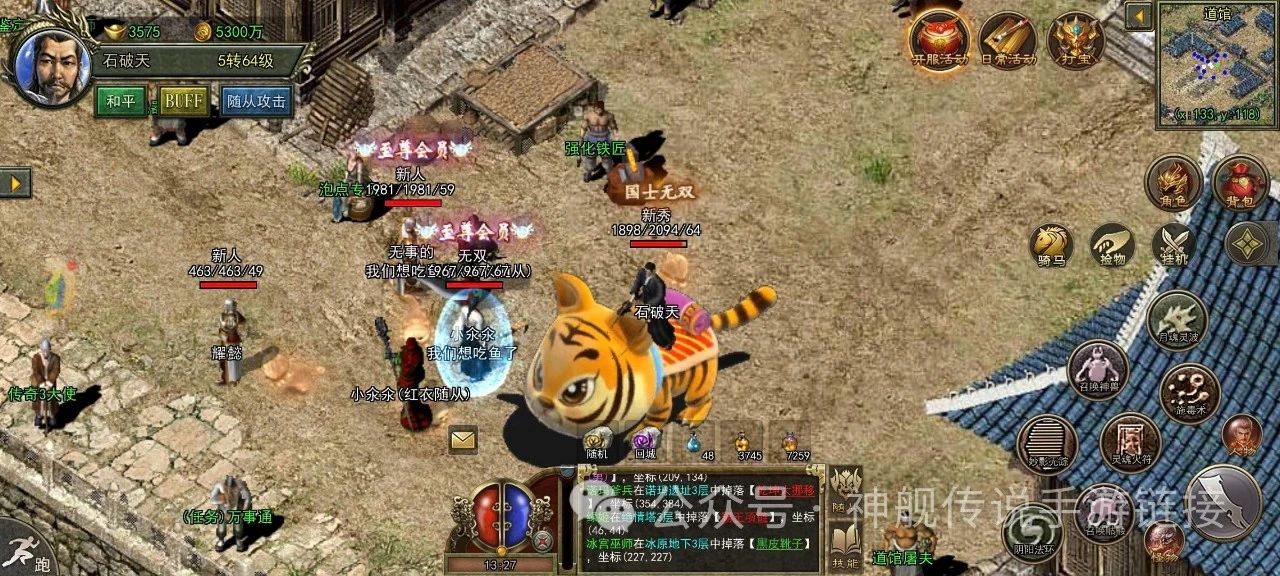1280x576 pixels.
Task: Open the 开服活动 server launch events
Action: coord(939,40)
